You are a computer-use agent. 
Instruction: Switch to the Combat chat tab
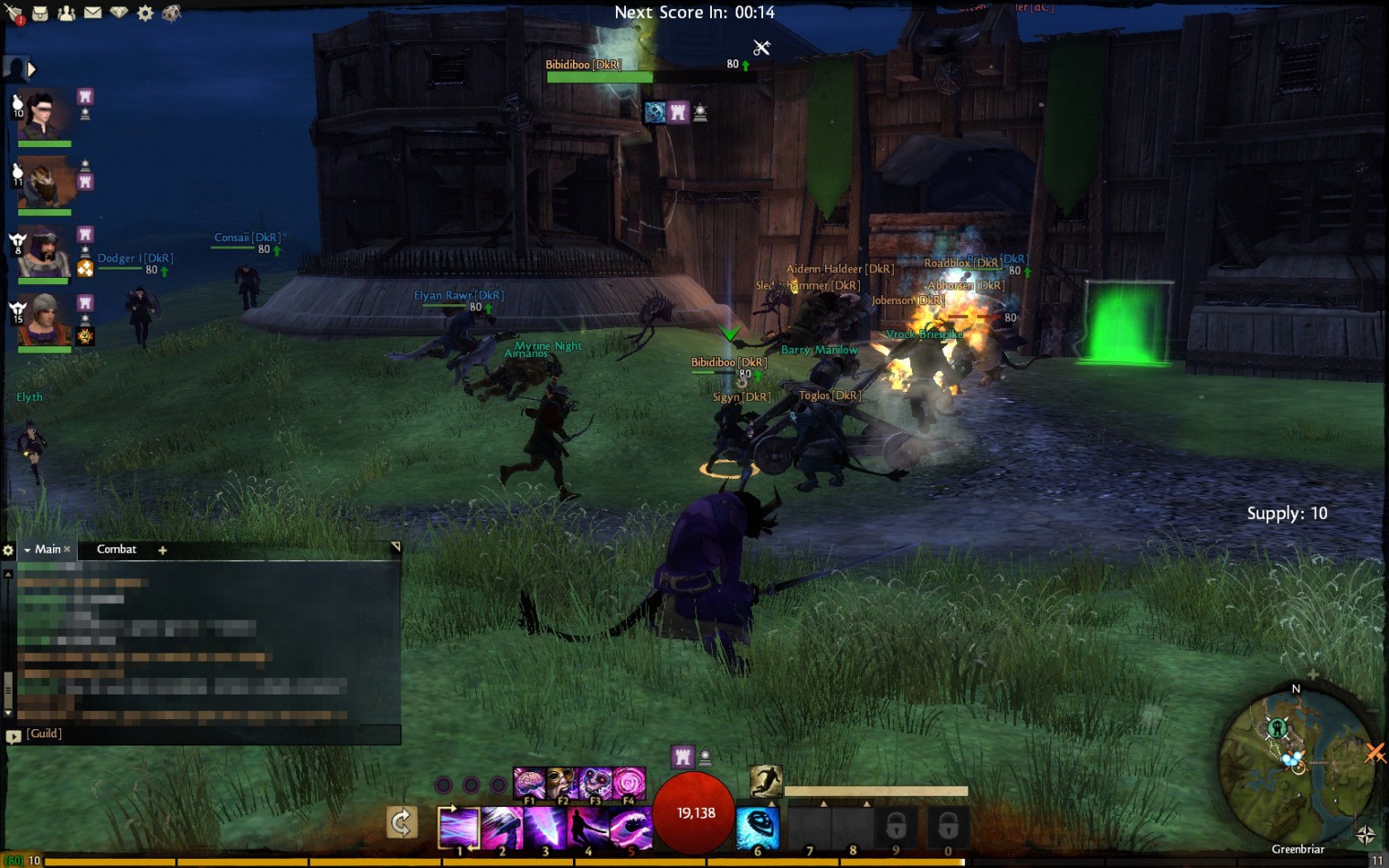click(116, 549)
